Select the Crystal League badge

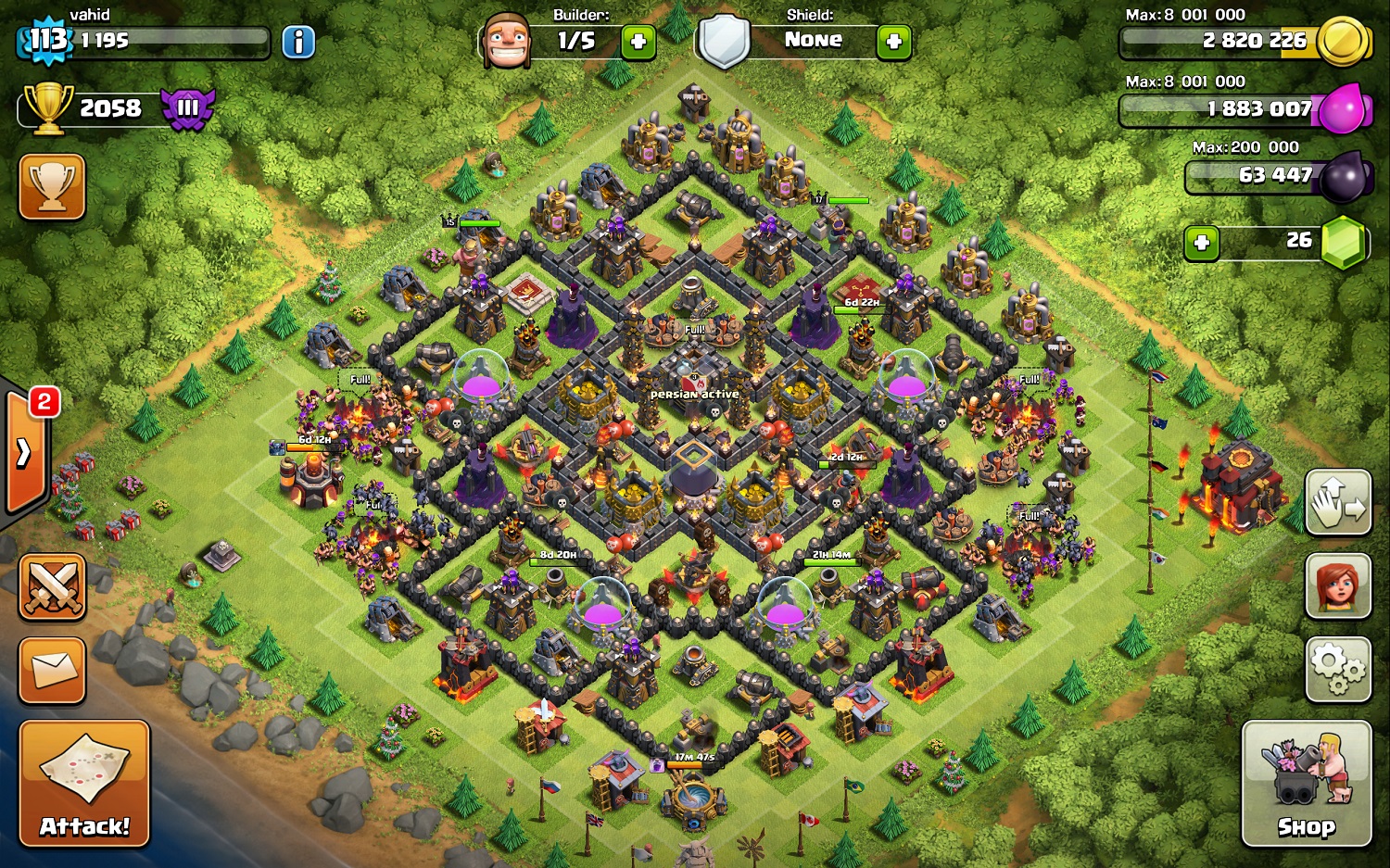[x=188, y=107]
